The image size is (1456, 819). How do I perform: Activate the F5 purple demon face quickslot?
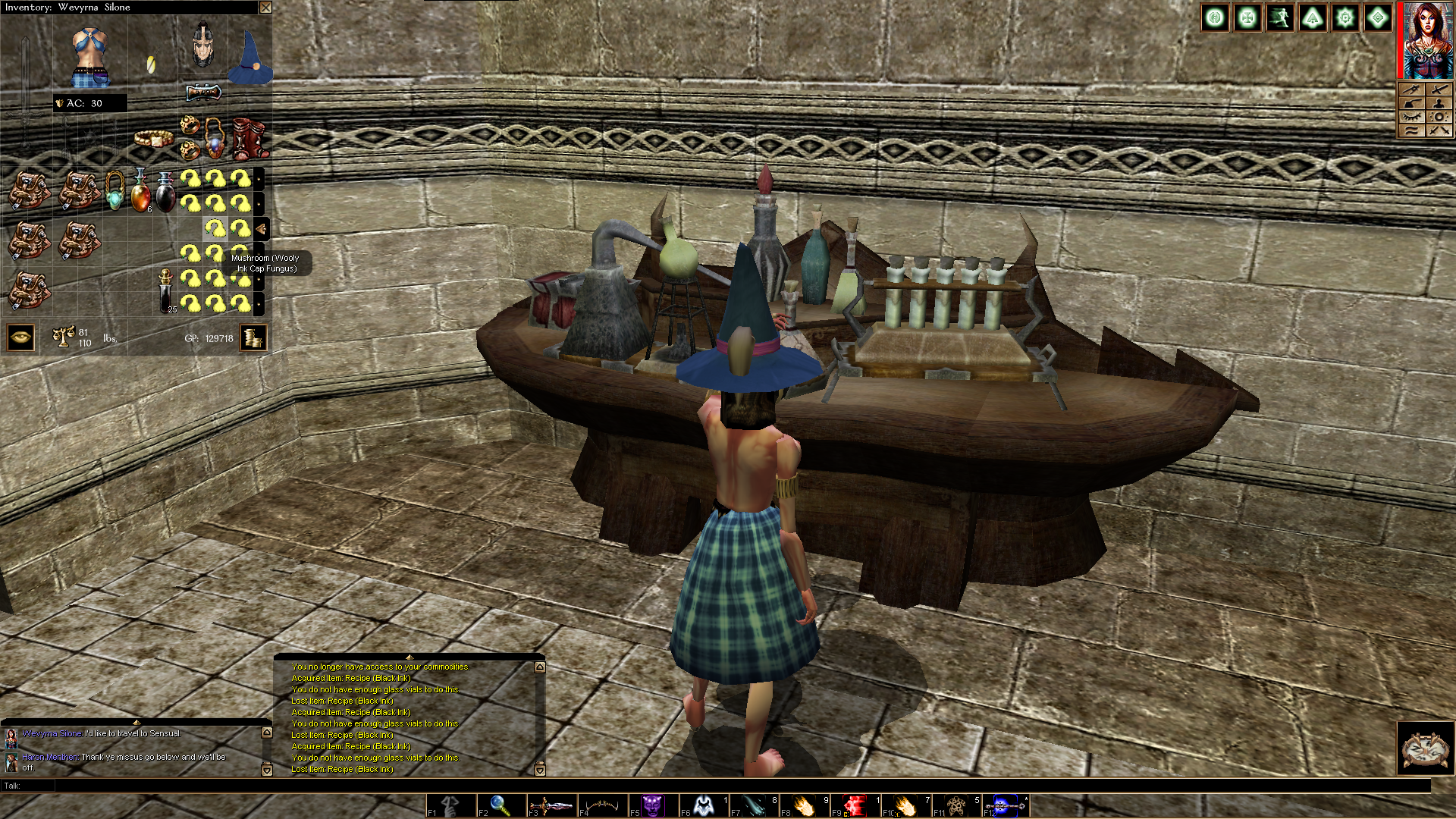pyautogui.click(x=653, y=805)
